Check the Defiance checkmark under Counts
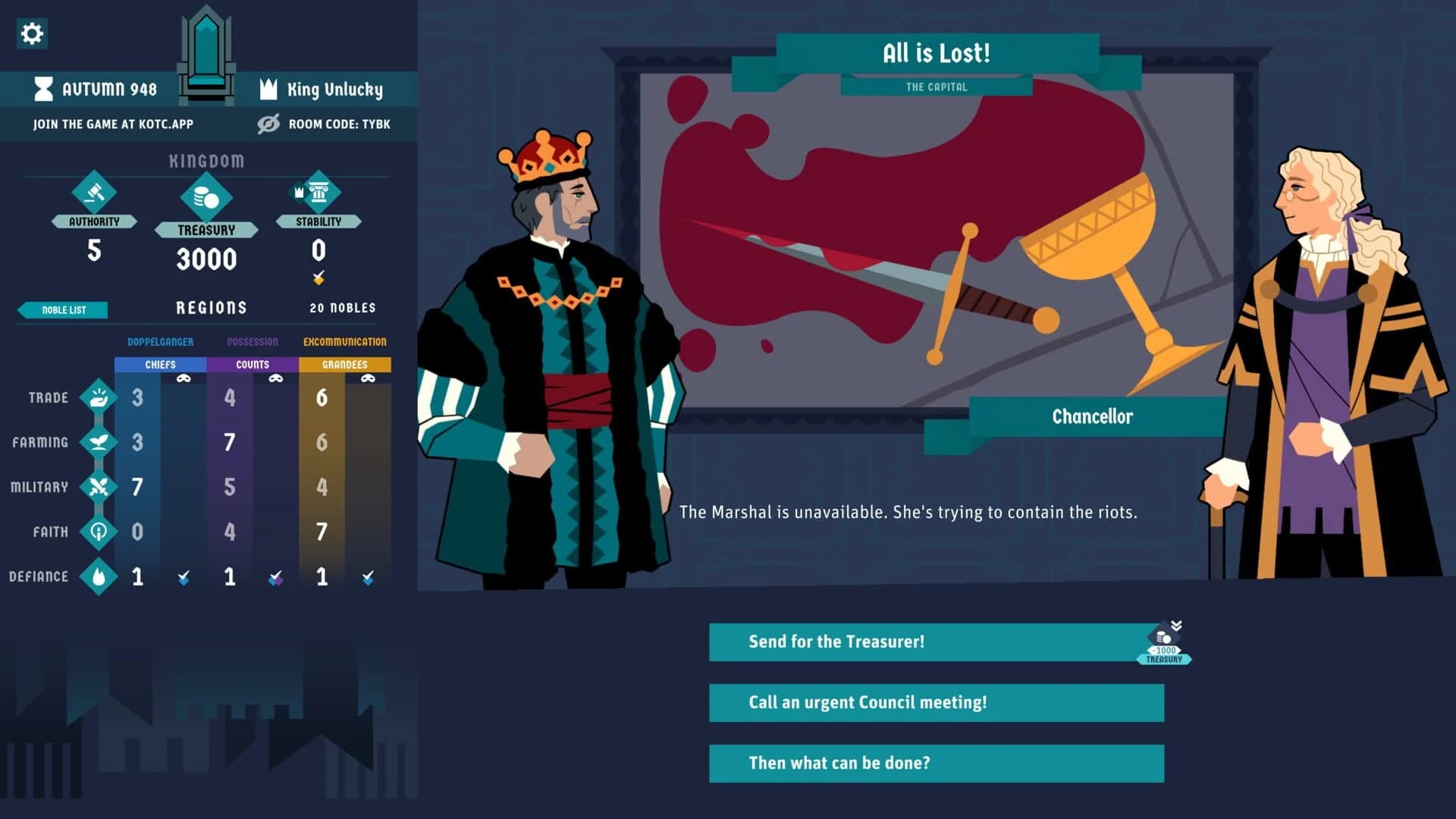 point(275,576)
